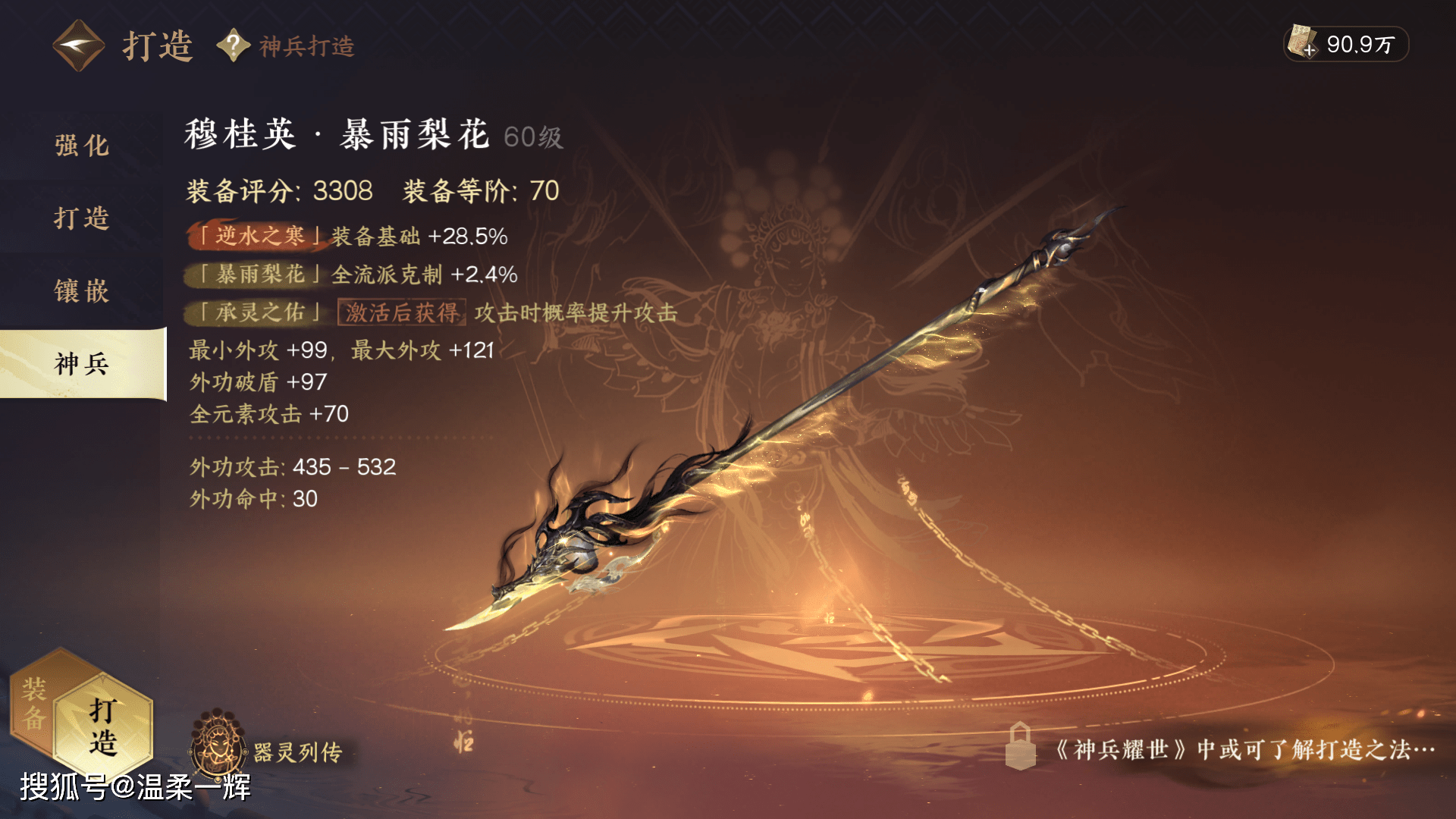1456x819 pixels.
Task: Select the 打造 side tab
Action: pyautogui.click(x=82, y=218)
